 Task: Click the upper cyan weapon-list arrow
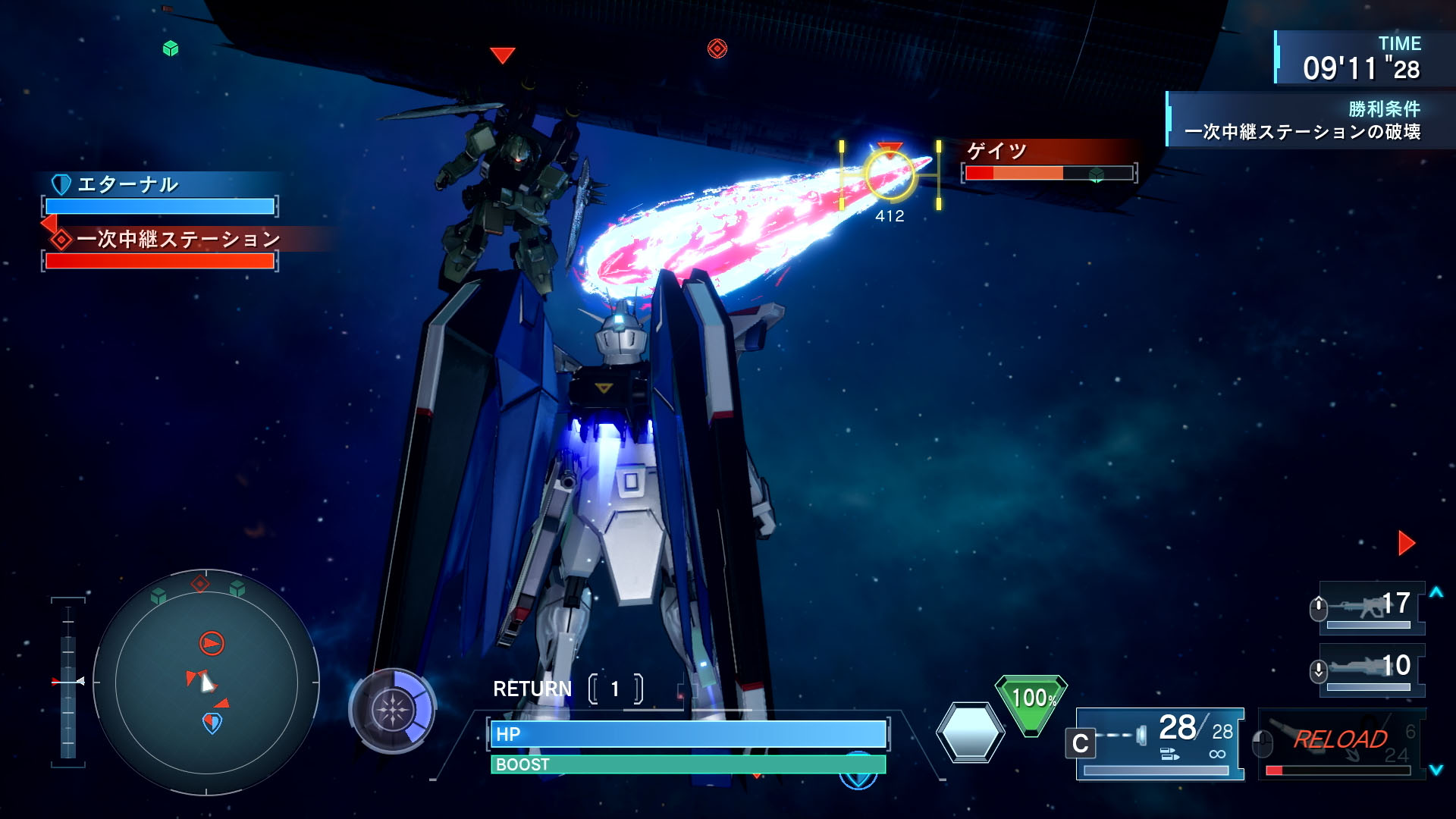tap(1436, 592)
